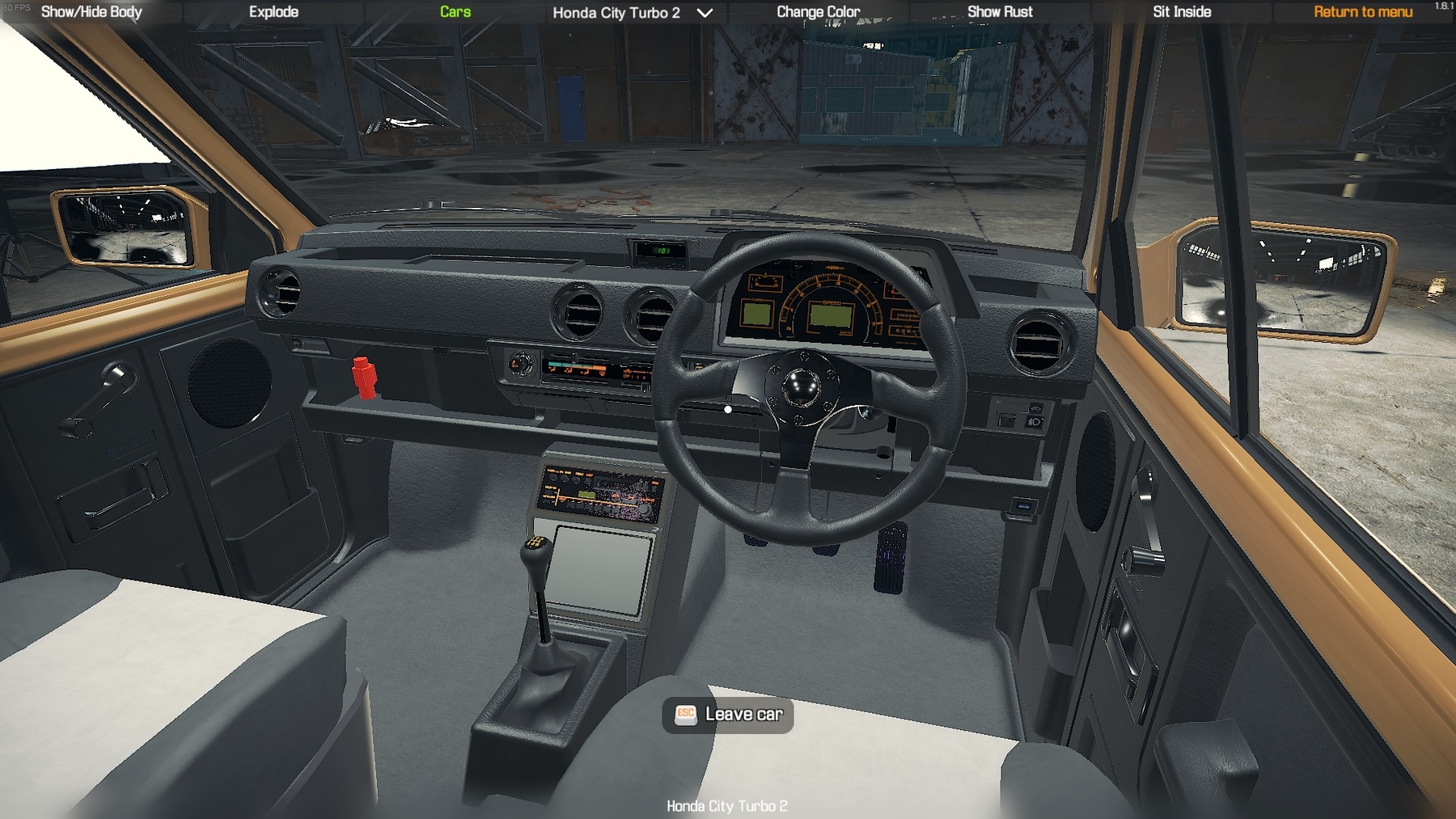Toggle the Show Rust option
Viewport: 1456px width, 819px height.
pos(1000,12)
